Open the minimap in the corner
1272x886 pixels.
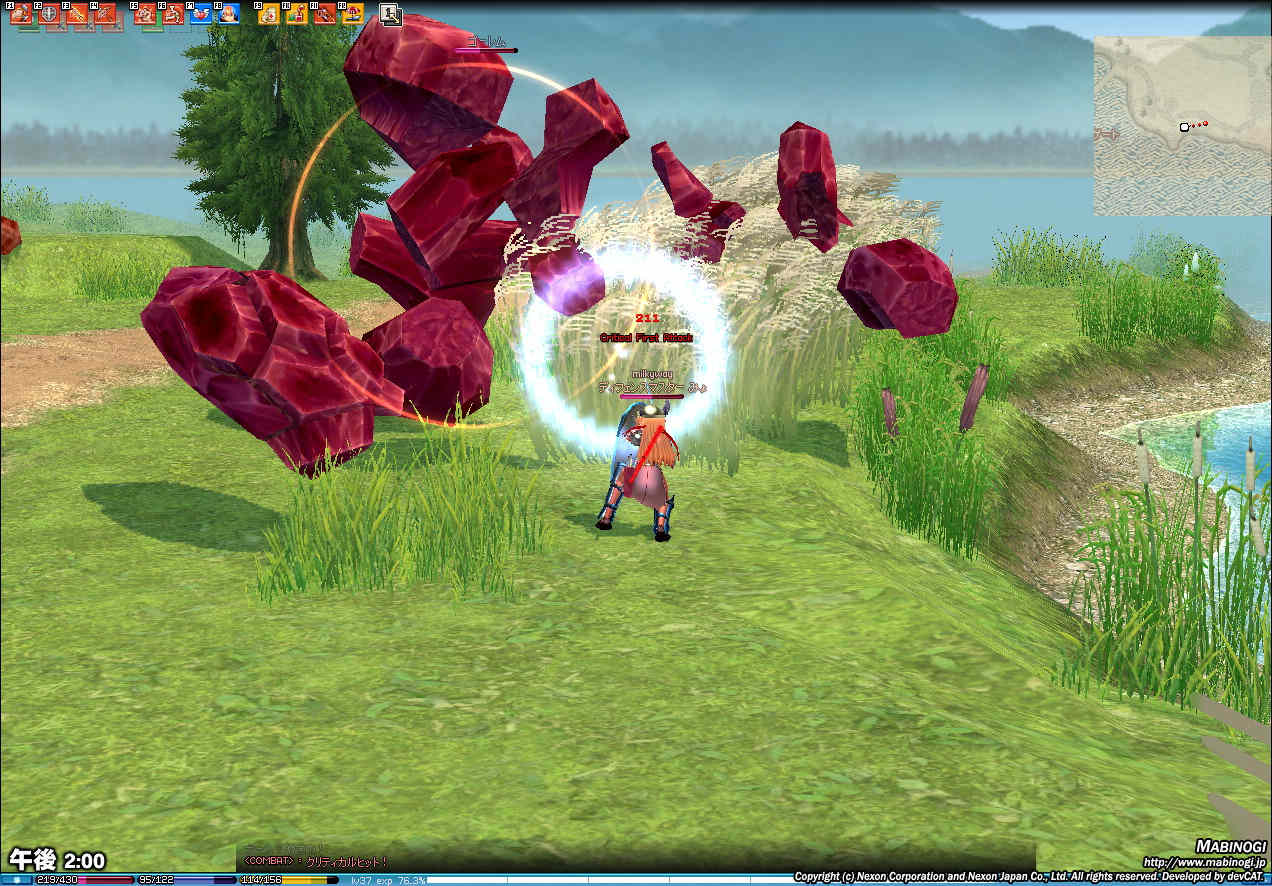tap(1182, 126)
